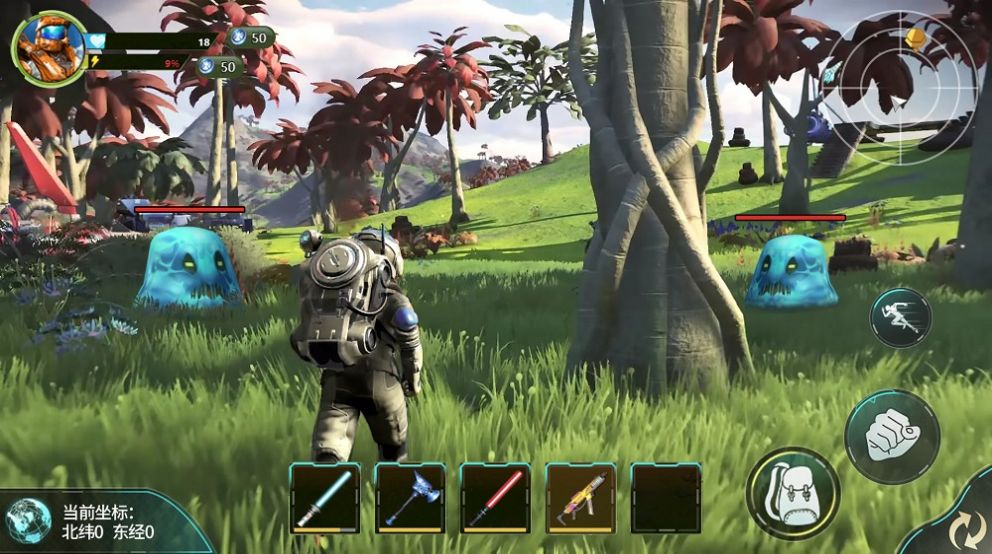Select the blue lightsaber hotbar slot

325,497
